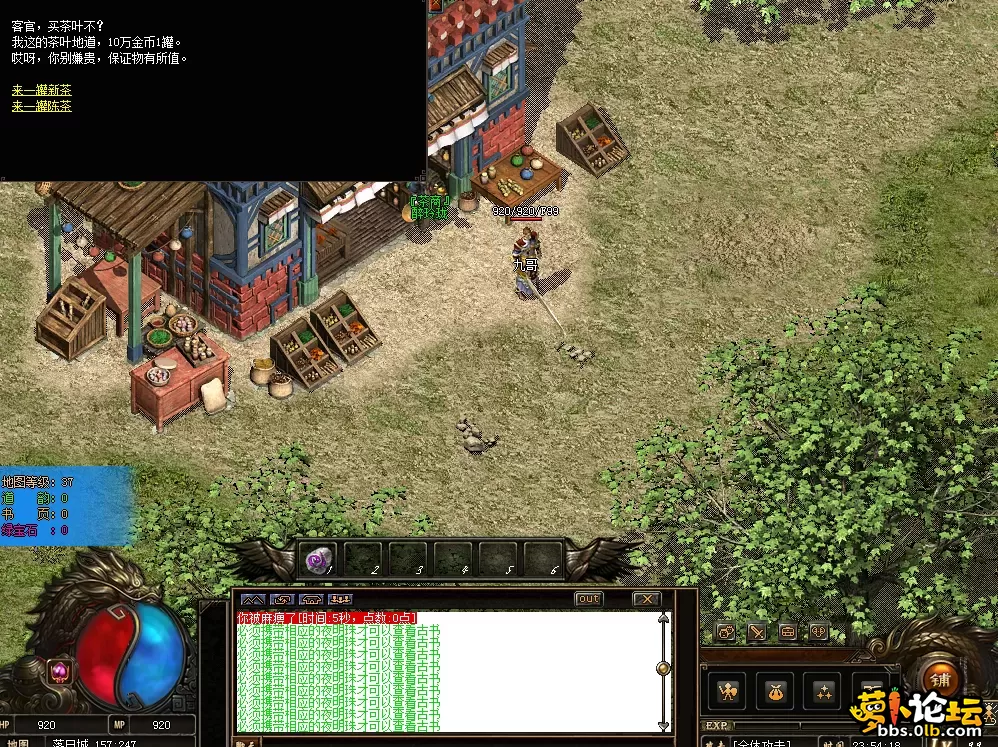The height and width of the screenshot is (747, 998).
Task: Open the bag pouch icon
Action: click(x=775, y=690)
